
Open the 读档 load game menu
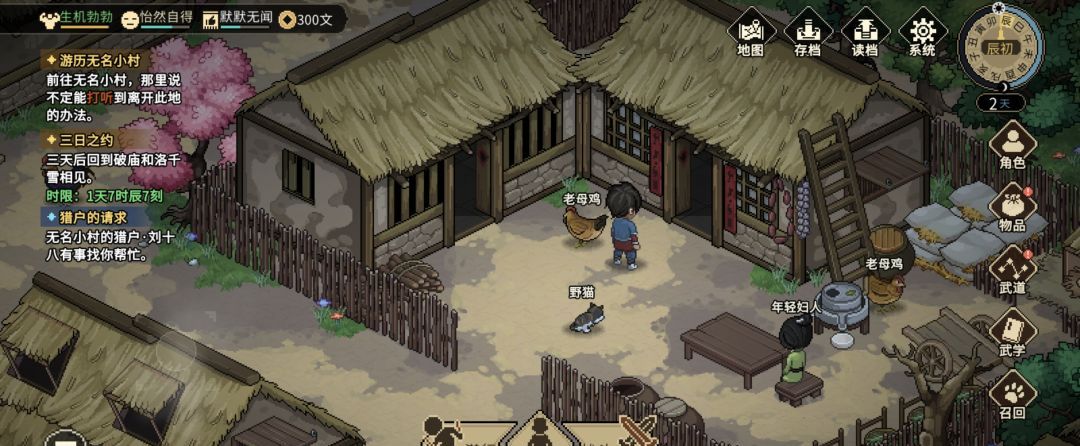click(x=864, y=33)
